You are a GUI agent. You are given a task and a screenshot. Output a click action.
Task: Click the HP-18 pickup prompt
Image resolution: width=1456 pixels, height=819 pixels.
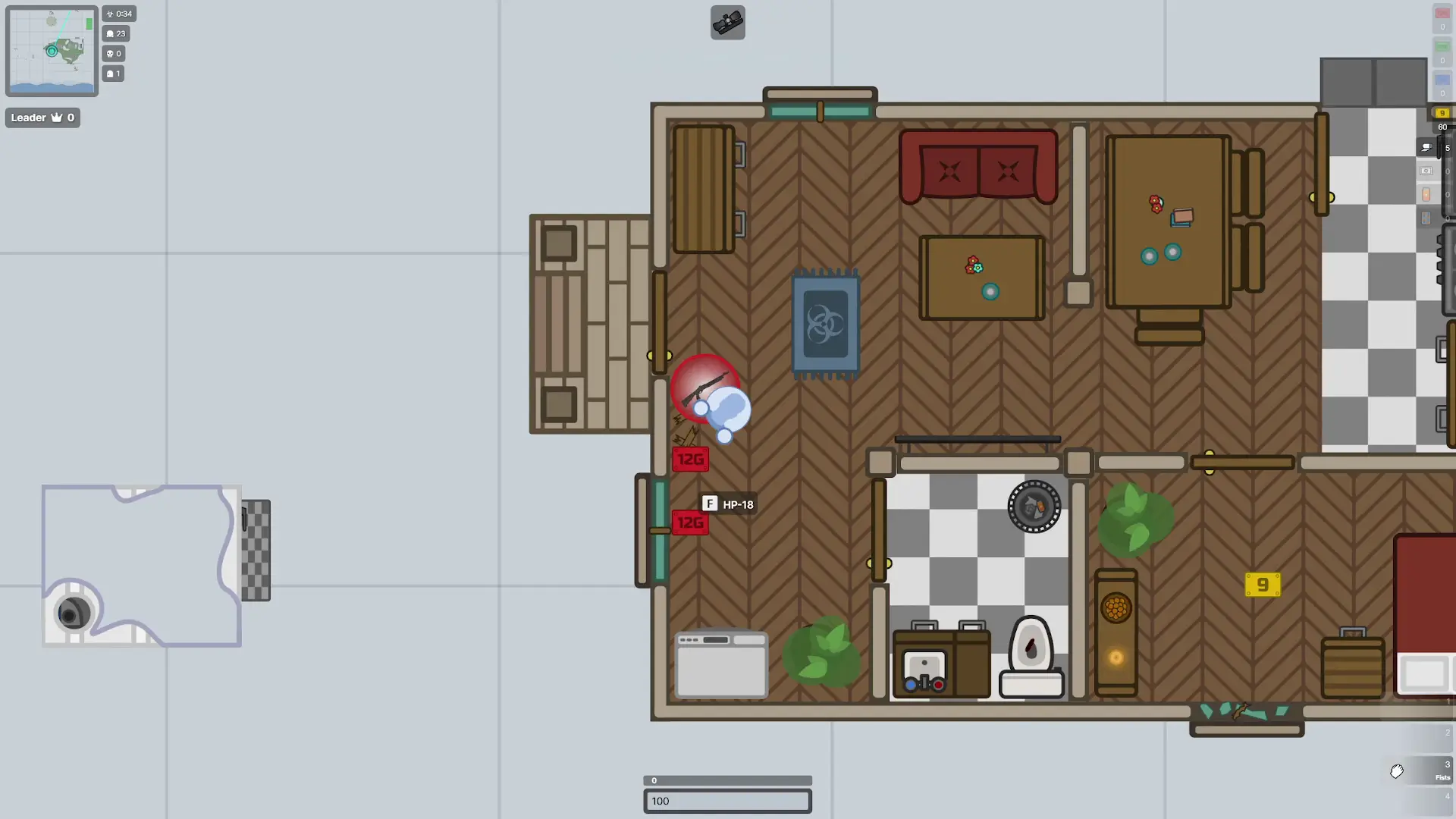point(727,504)
